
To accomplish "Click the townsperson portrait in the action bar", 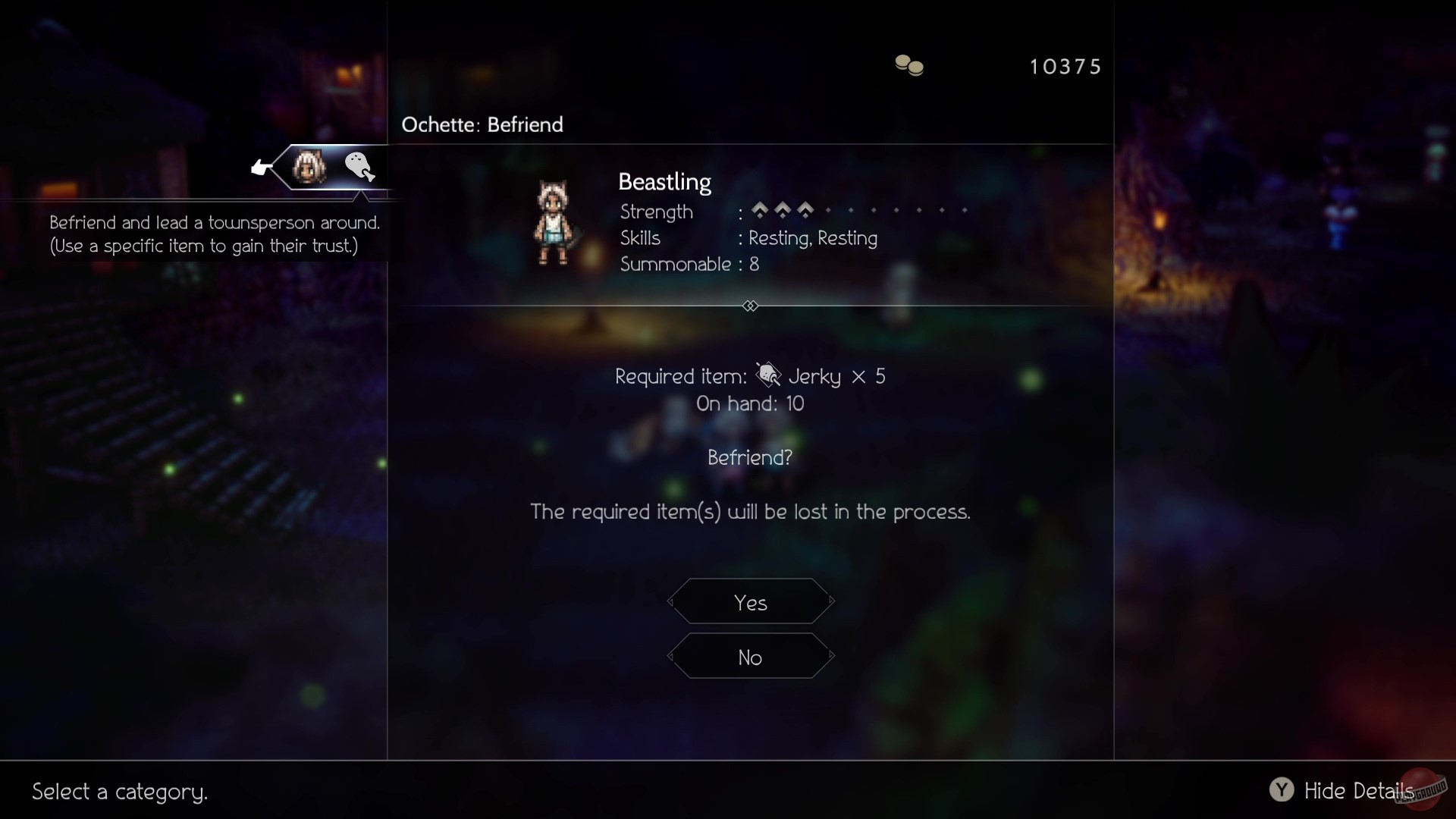I will 309,167.
